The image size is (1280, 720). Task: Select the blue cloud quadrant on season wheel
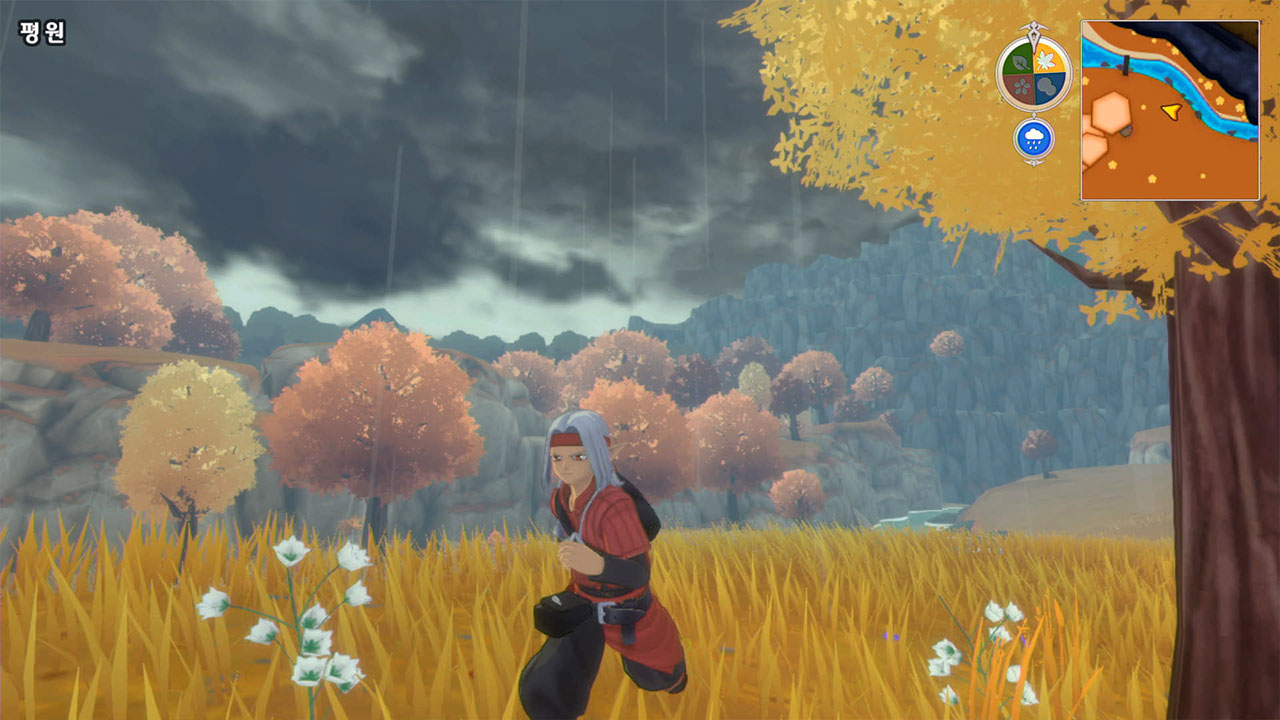[1048, 86]
